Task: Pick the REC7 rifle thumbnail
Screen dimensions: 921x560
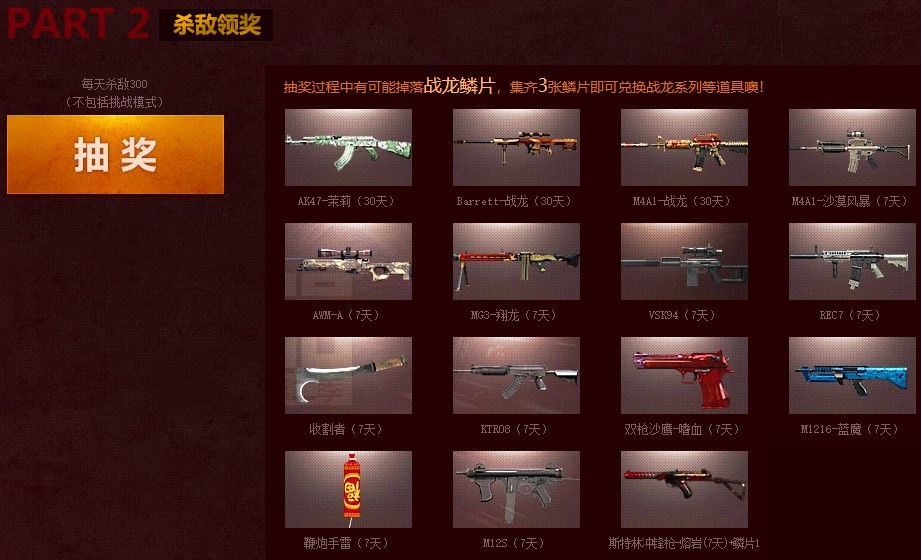Action: point(852,261)
